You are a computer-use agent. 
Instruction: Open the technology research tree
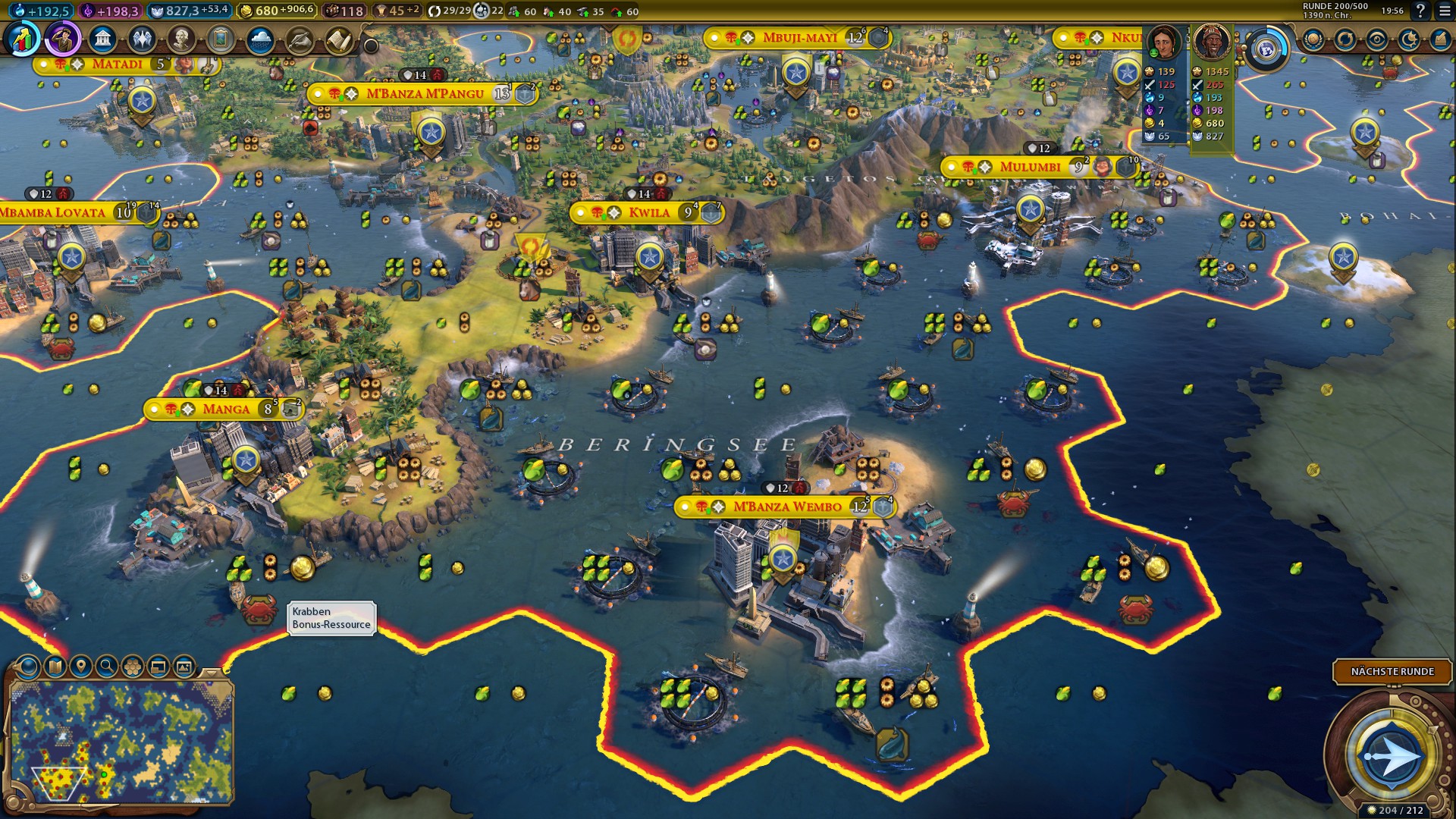[x=24, y=39]
